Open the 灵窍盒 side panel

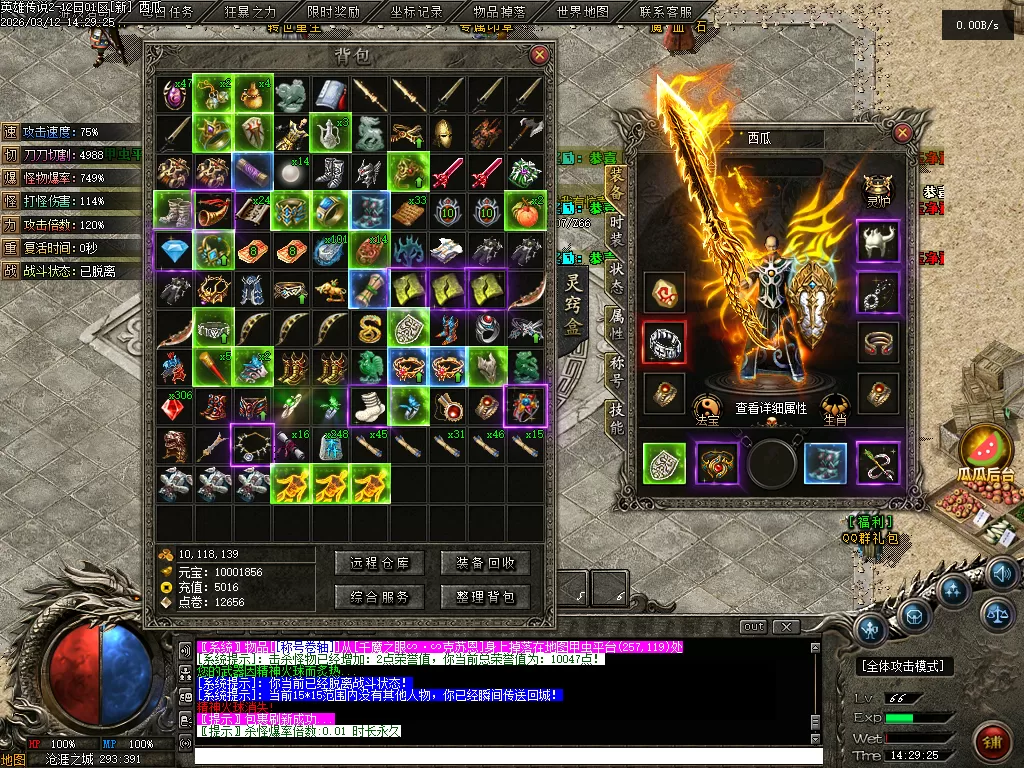click(x=573, y=305)
